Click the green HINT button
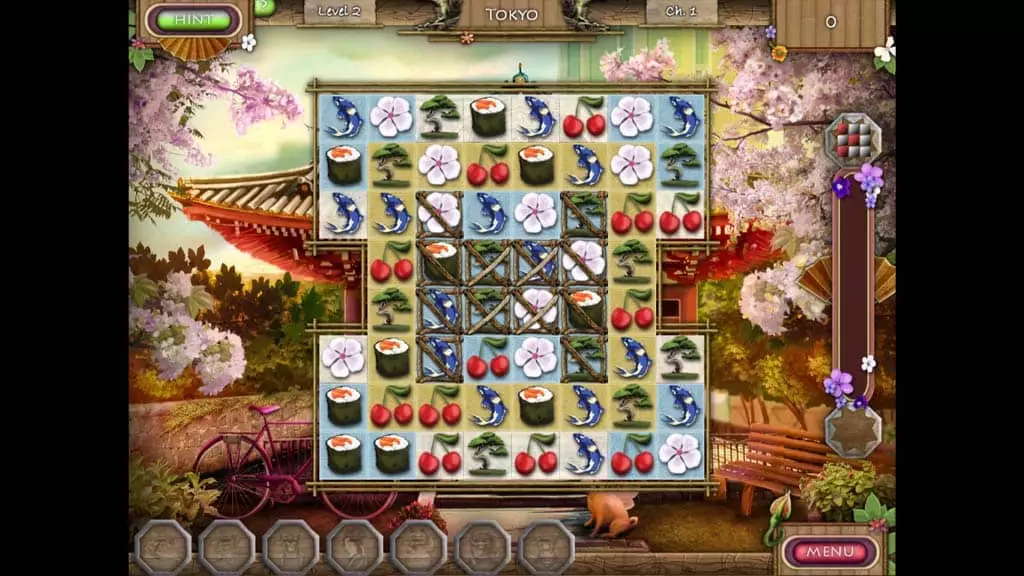This screenshot has width=1024, height=576. (194, 19)
